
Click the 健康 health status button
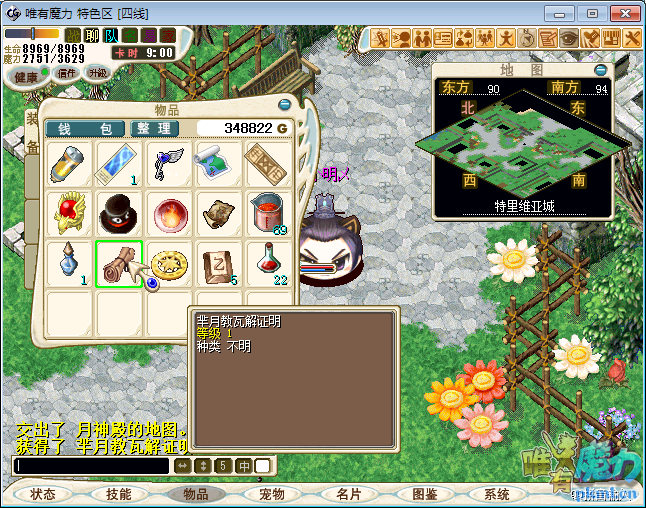coord(27,77)
